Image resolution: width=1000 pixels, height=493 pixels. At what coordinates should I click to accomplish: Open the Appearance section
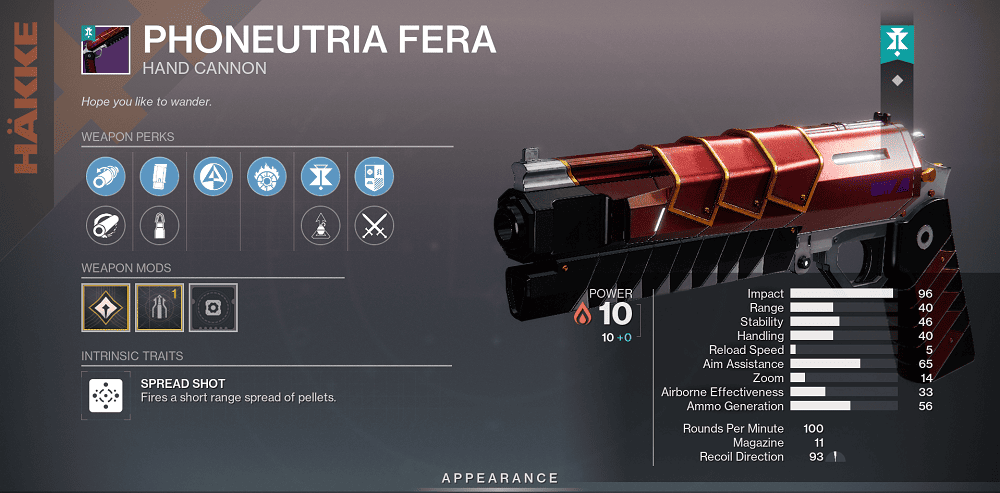click(500, 478)
